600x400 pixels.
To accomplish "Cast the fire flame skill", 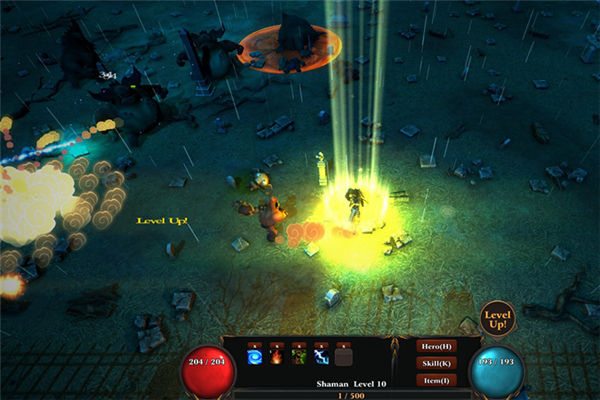I will [x=275, y=358].
